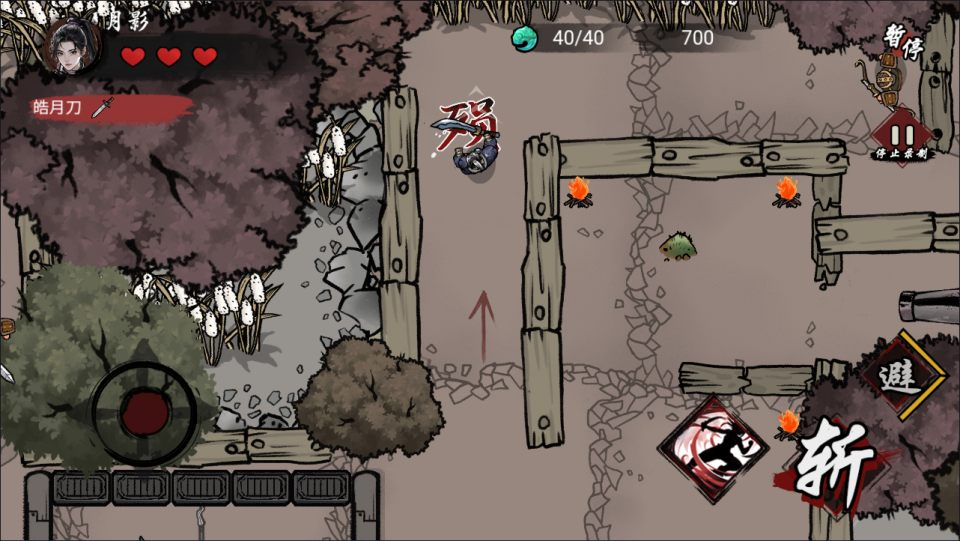Open the 月影 character portrait
This screenshot has height=541, width=960.
[71, 46]
